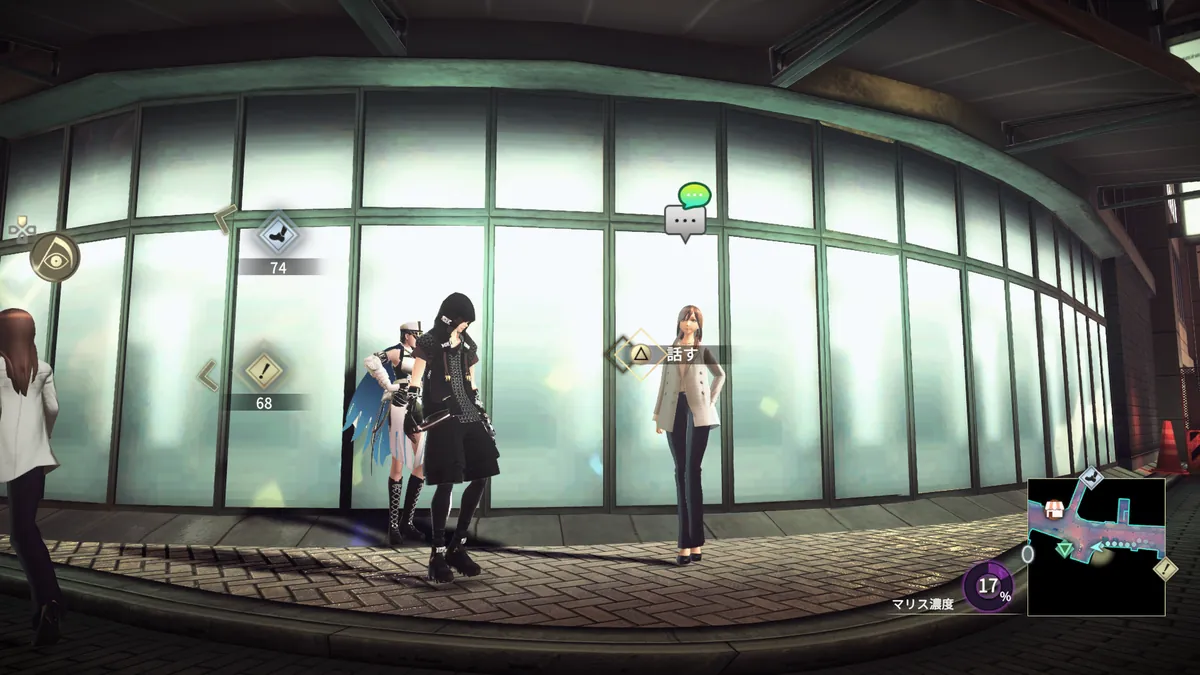Select the shop marker on the minimap
The image size is (1200, 675).
1053,510
